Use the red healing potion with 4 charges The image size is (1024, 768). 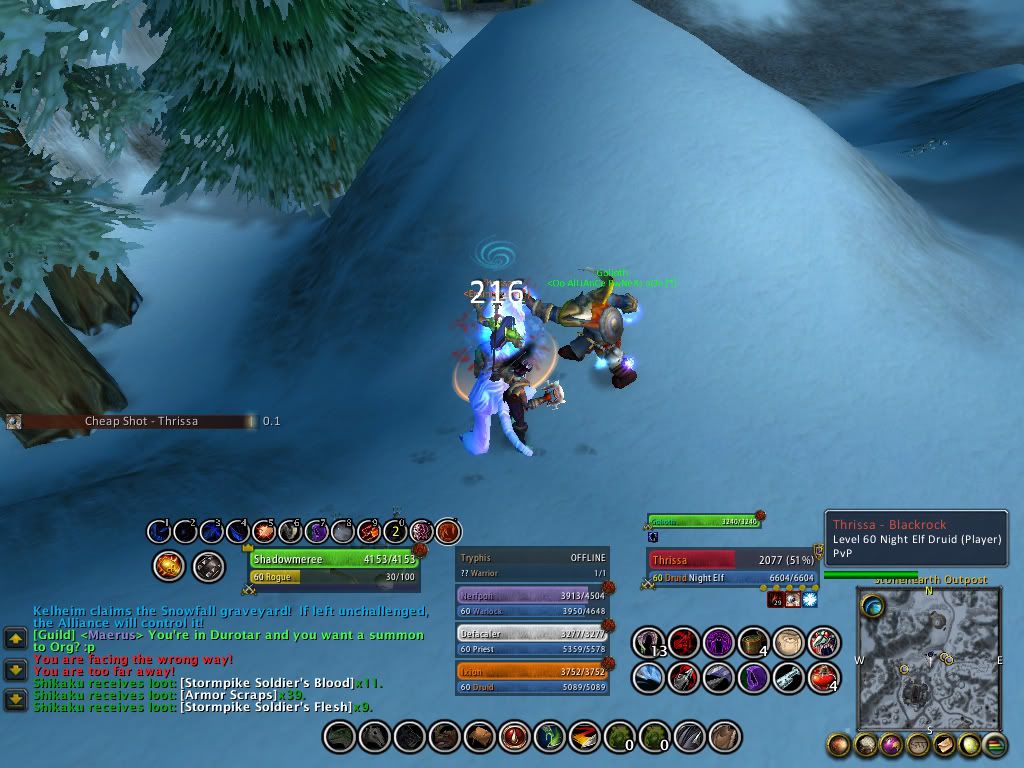(x=824, y=677)
